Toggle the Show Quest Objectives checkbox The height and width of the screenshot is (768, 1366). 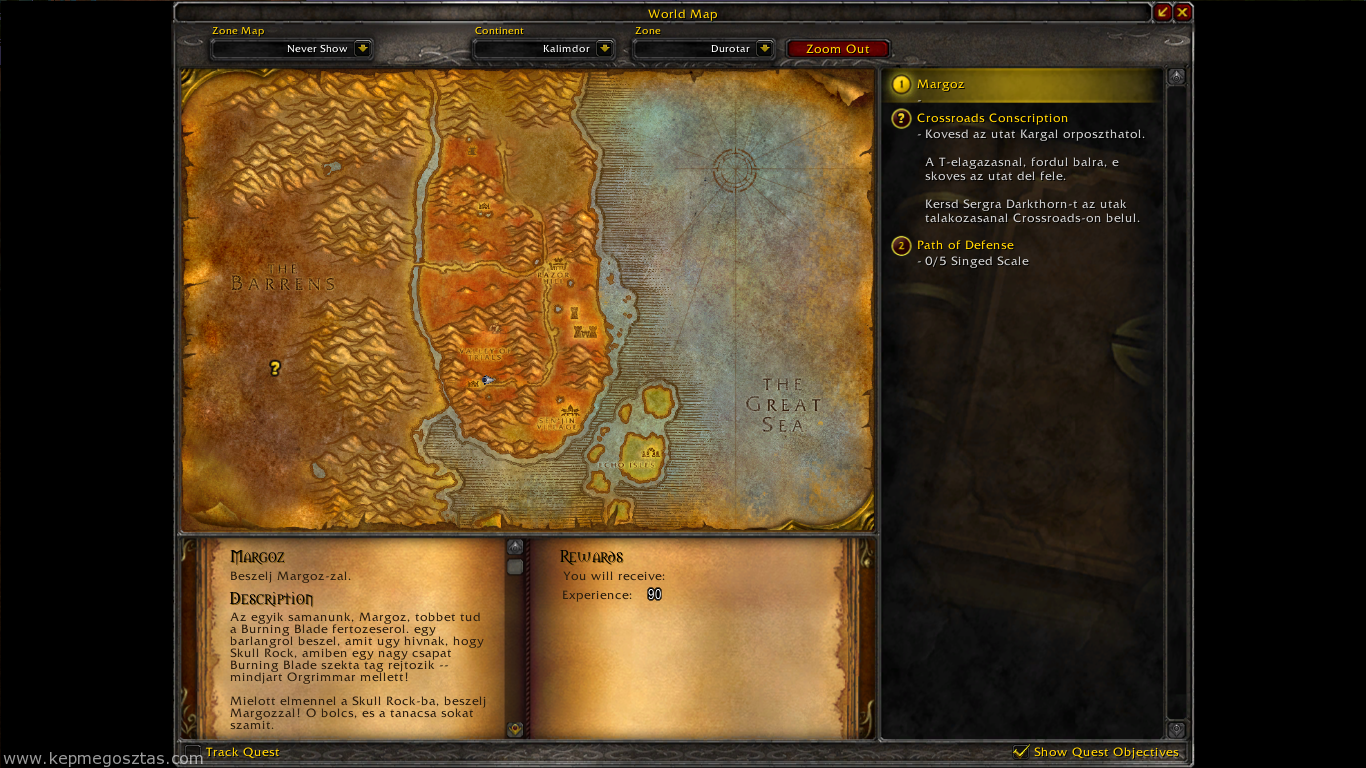click(1021, 752)
